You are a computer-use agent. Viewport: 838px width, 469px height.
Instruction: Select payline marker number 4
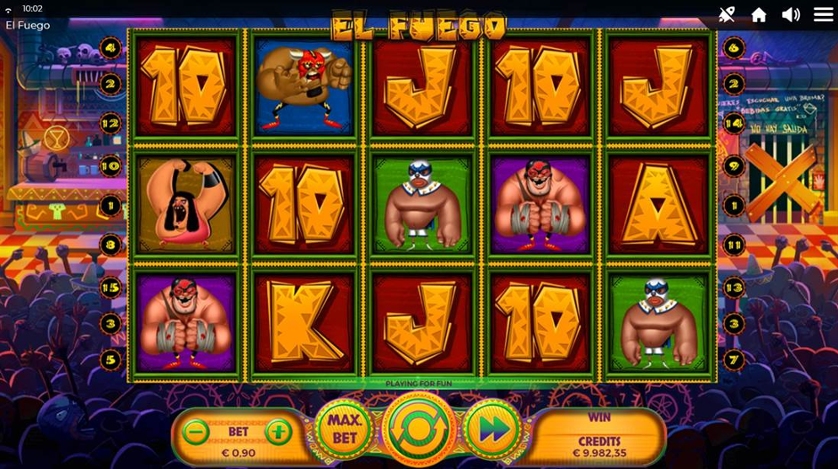tap(111, 47)
